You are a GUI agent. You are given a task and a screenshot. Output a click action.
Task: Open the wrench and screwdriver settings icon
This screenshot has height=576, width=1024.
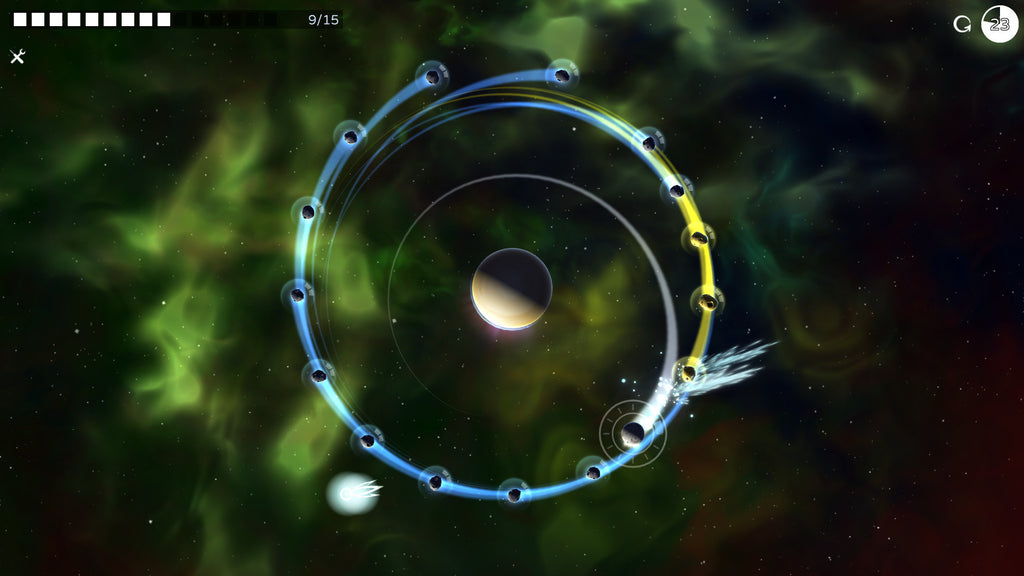[17, 57]
